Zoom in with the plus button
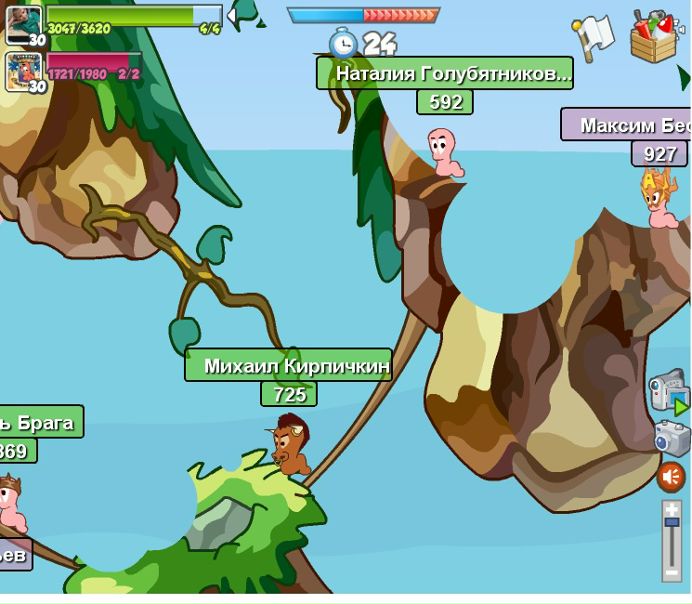The image size is (692, 604). [671, 508]
